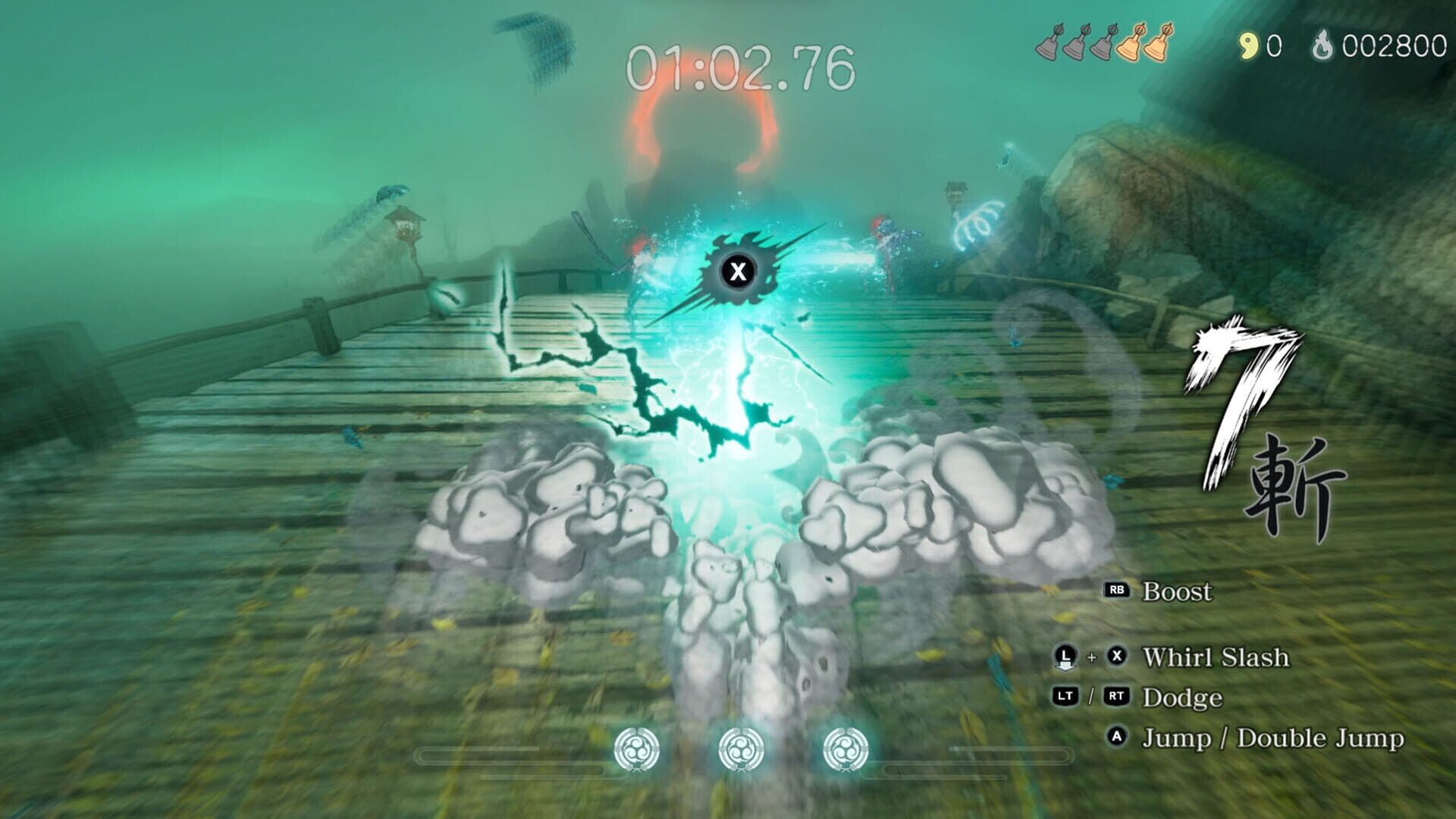The width and height of the screenshot is (1456, 819).
Task: Click the yin-yang currency icon showing 0
Action: pos(1249,44)
